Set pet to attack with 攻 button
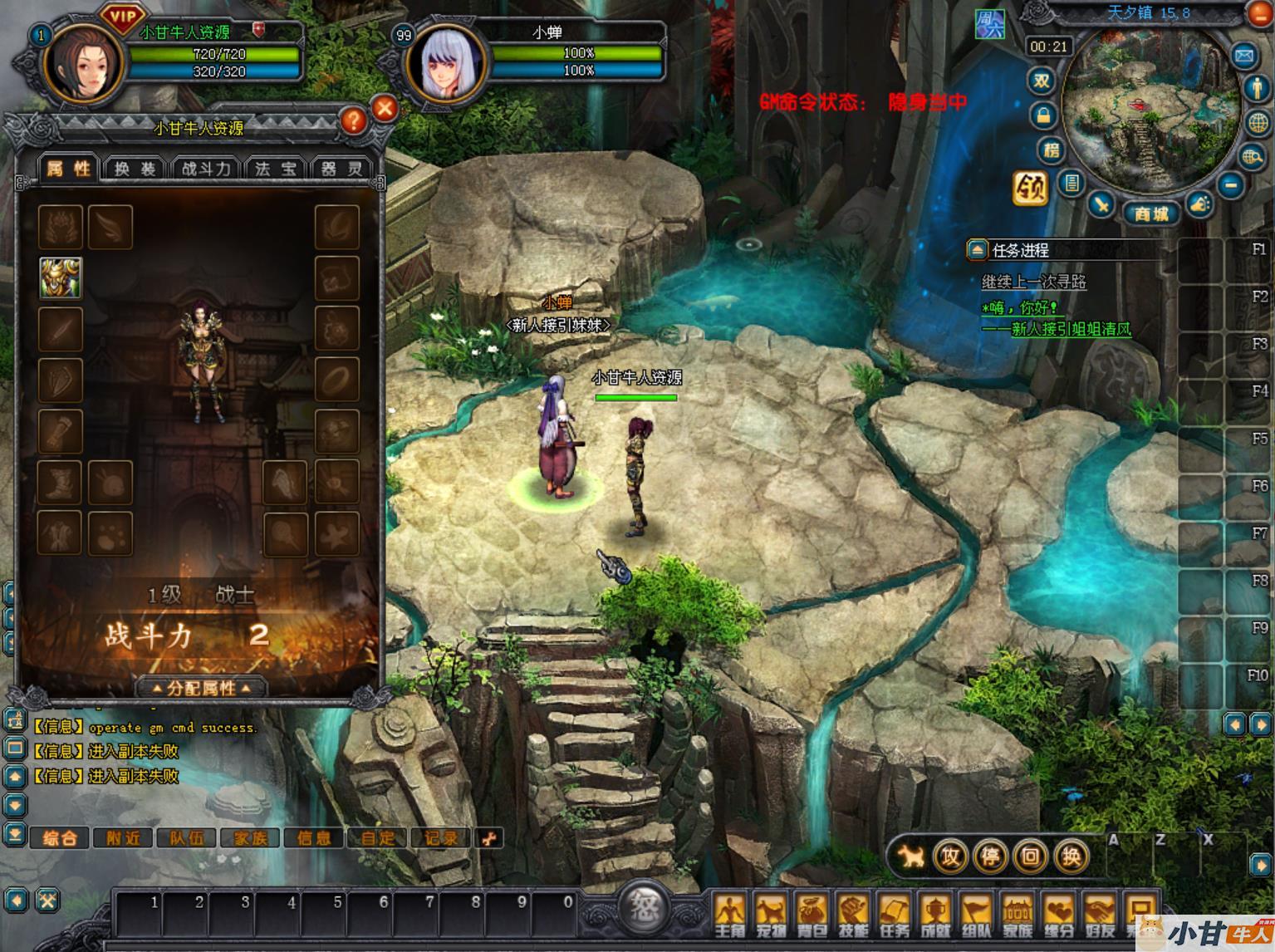 [x=950, y=856]
